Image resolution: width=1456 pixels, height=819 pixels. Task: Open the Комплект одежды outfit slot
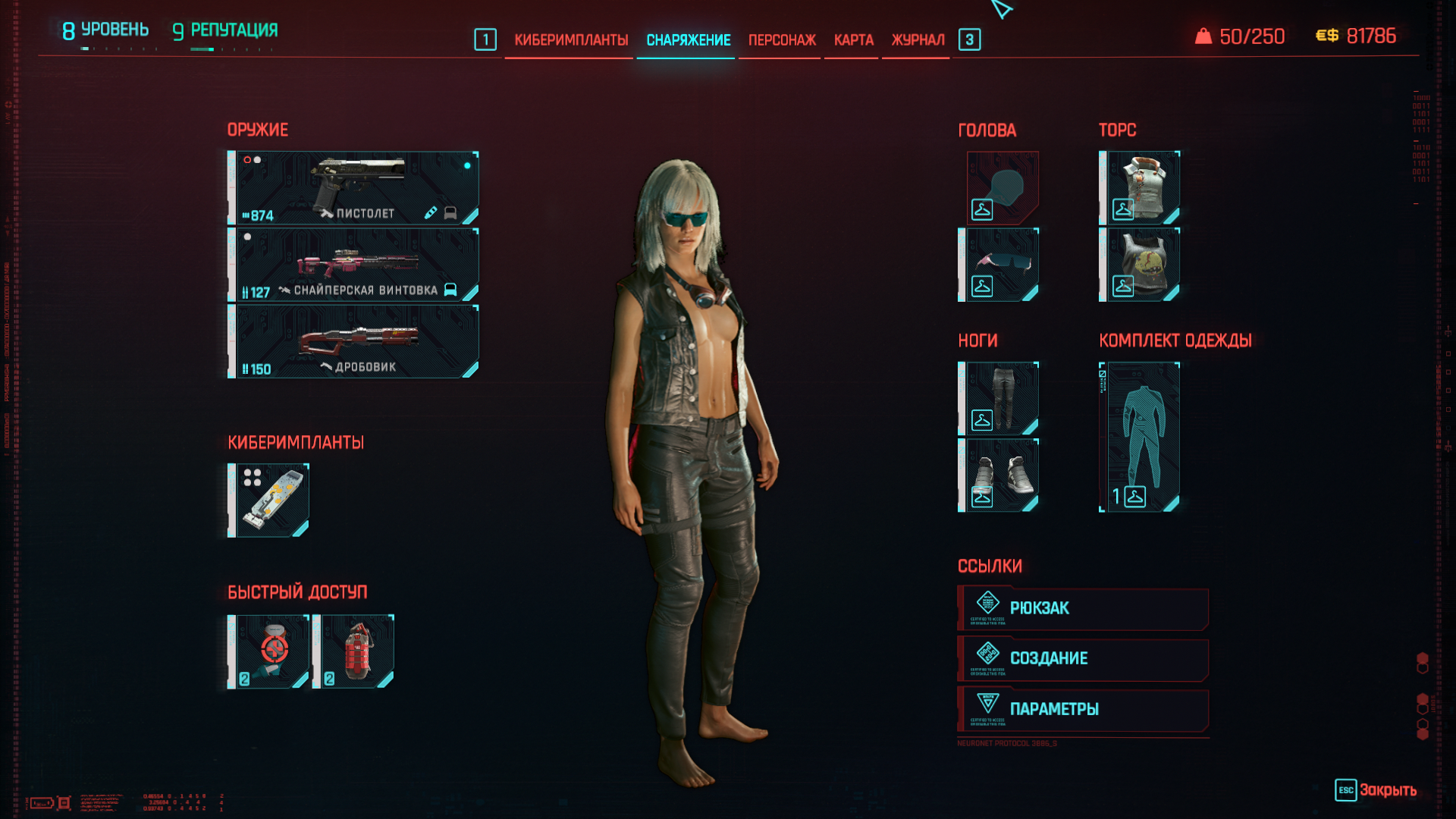pyautogui.click(x=1141, y=437)
